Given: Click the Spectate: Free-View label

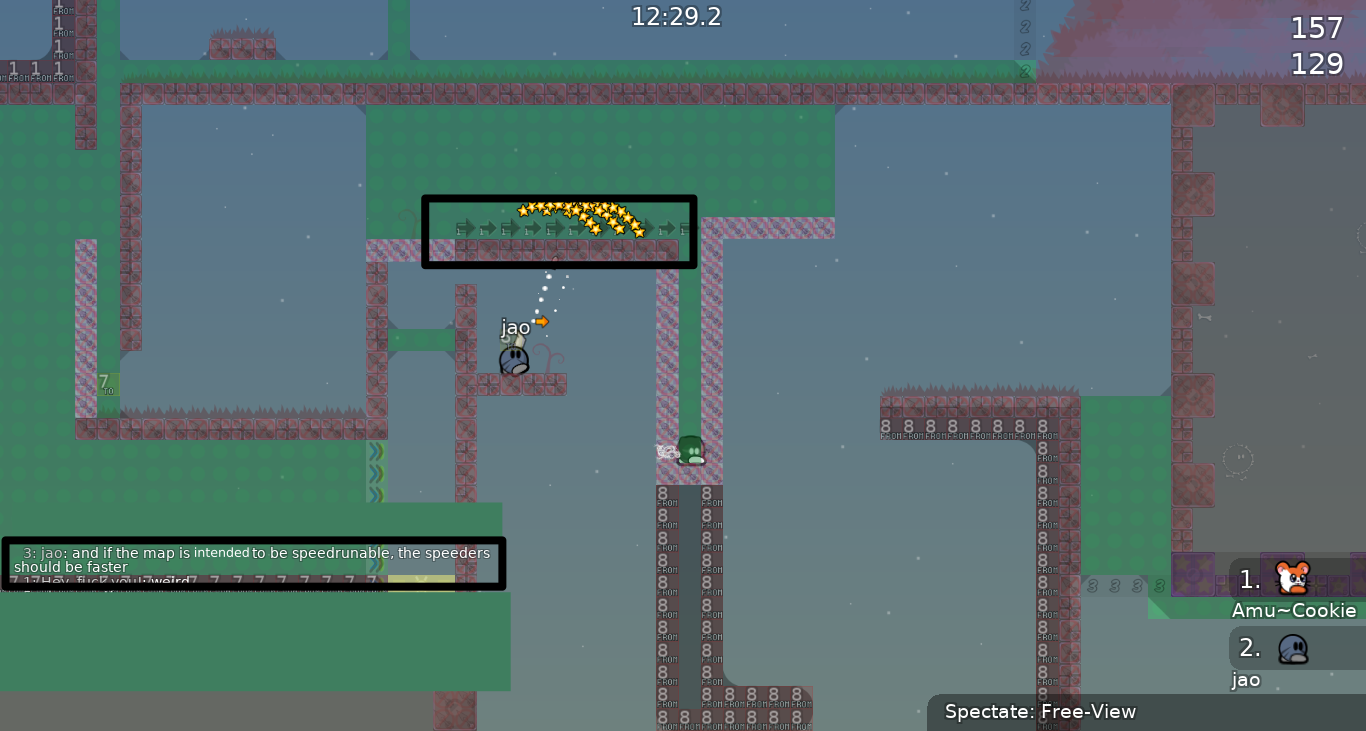Looking at the screenshot, I should coord(1040,712).
